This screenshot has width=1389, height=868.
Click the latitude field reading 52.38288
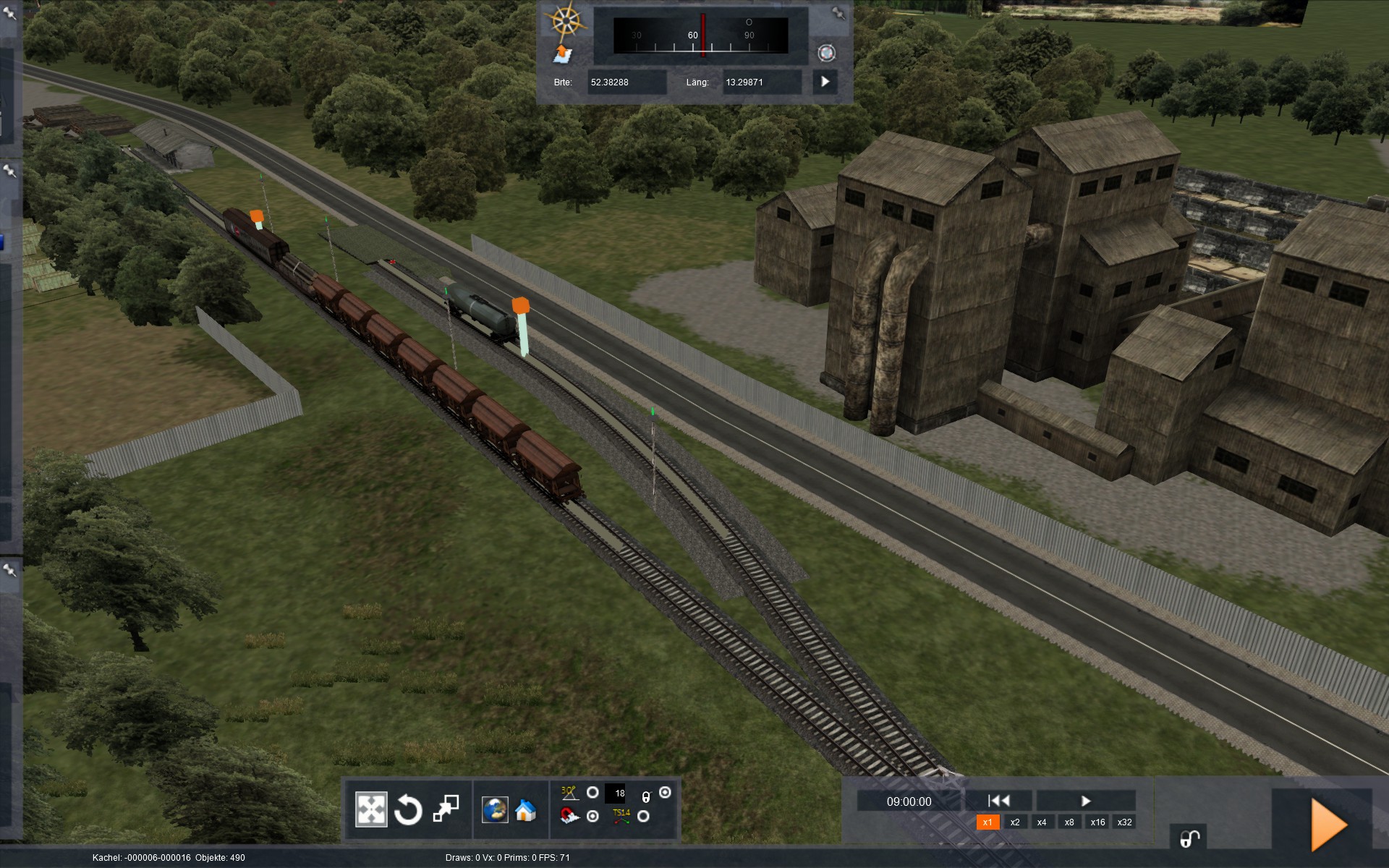pyautogui.click(x=626, y=82)
